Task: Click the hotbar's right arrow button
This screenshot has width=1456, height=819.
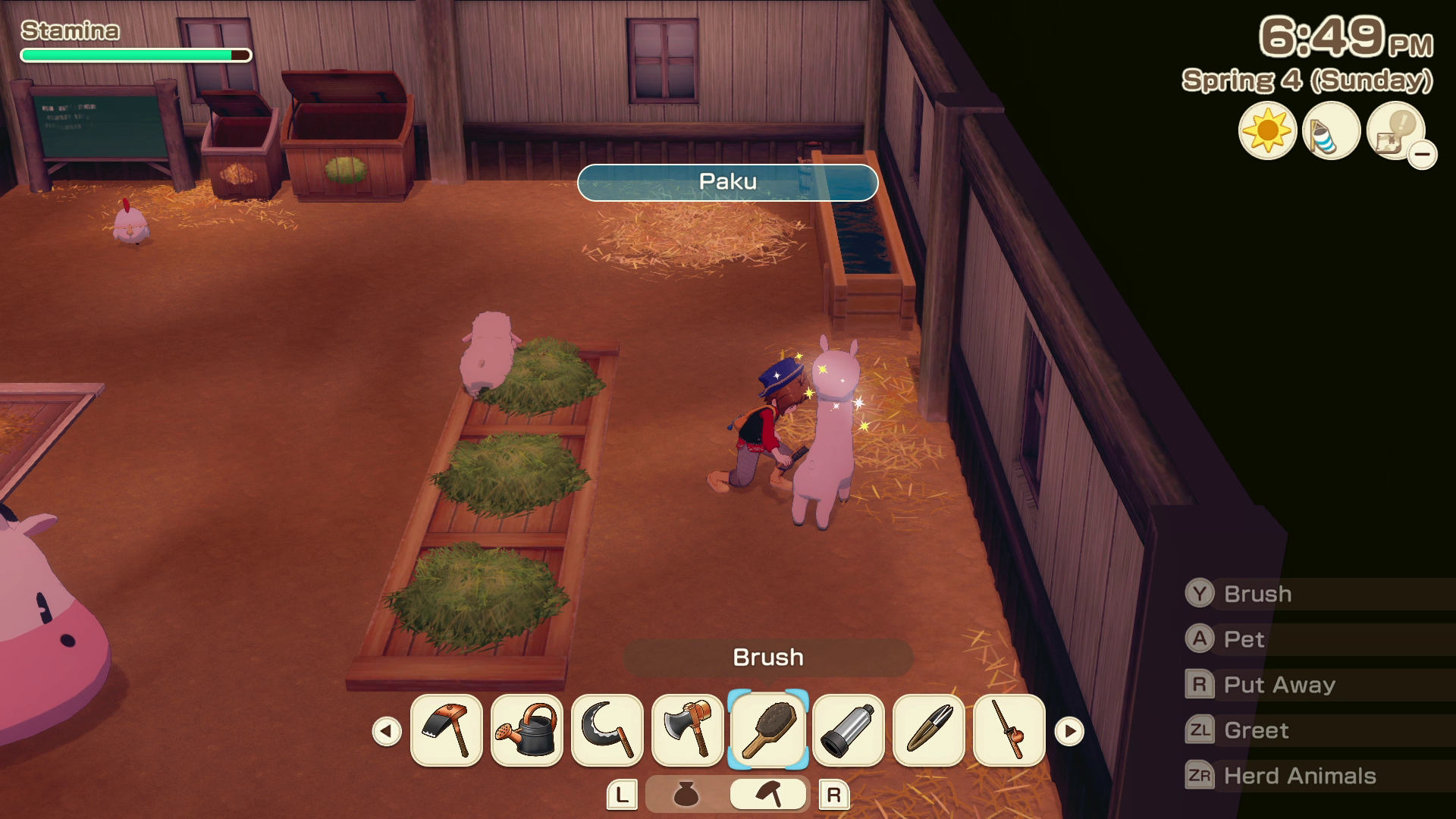Action: coord(1069,732)
